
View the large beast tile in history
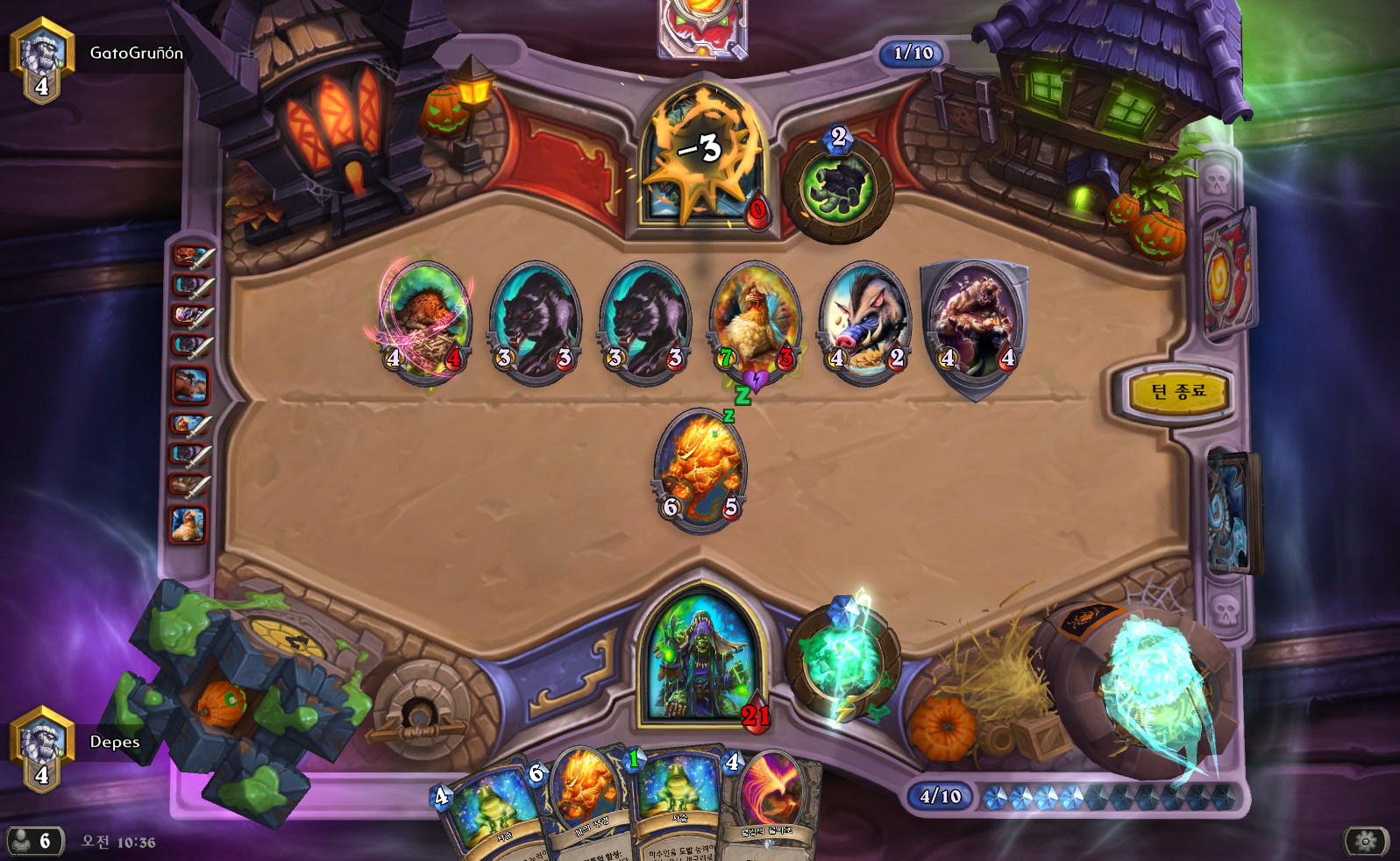pyautogui.click(x=189, y=385)
